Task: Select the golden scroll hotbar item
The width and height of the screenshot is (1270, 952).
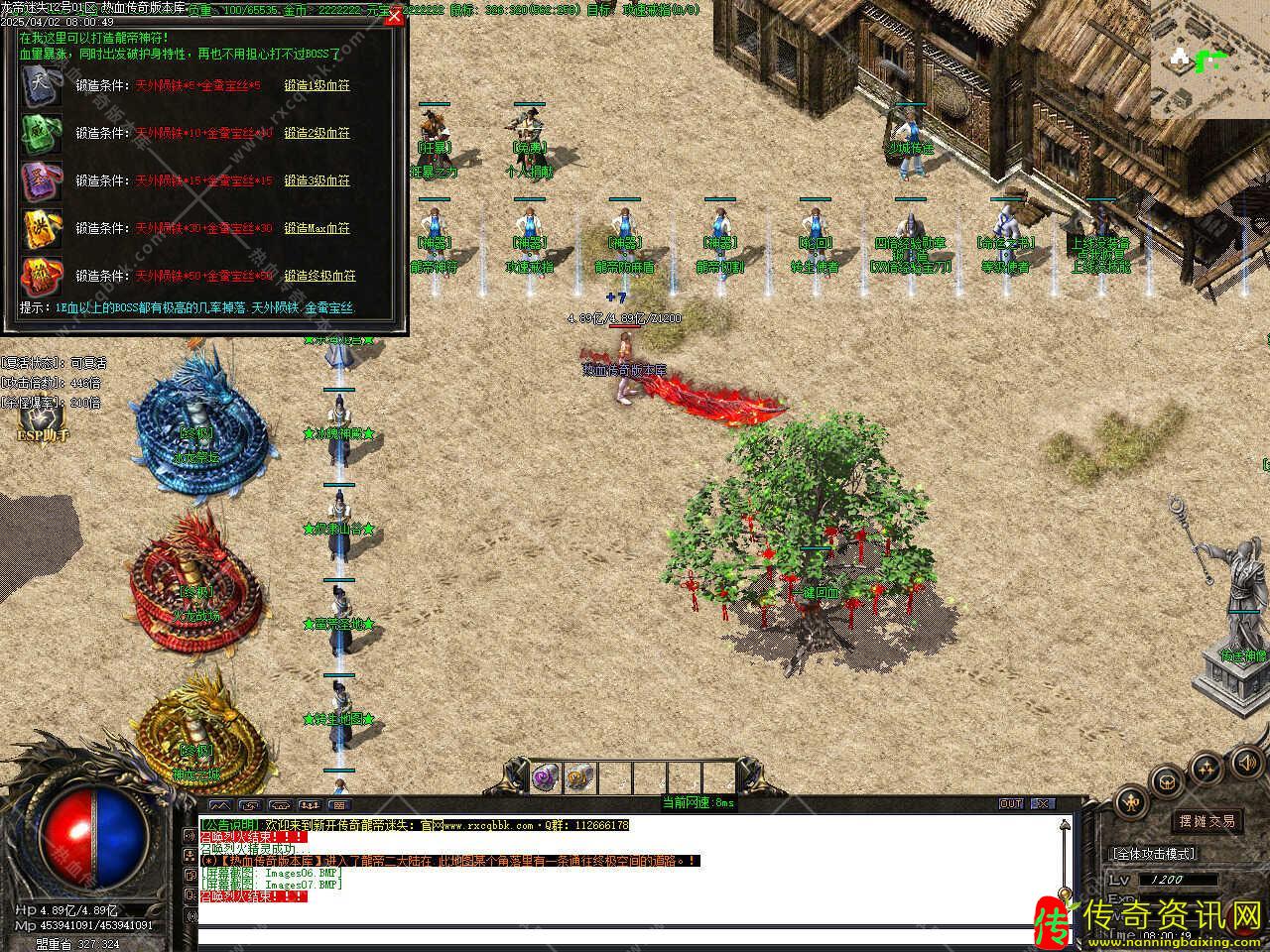Action: (x=580, y=776)
